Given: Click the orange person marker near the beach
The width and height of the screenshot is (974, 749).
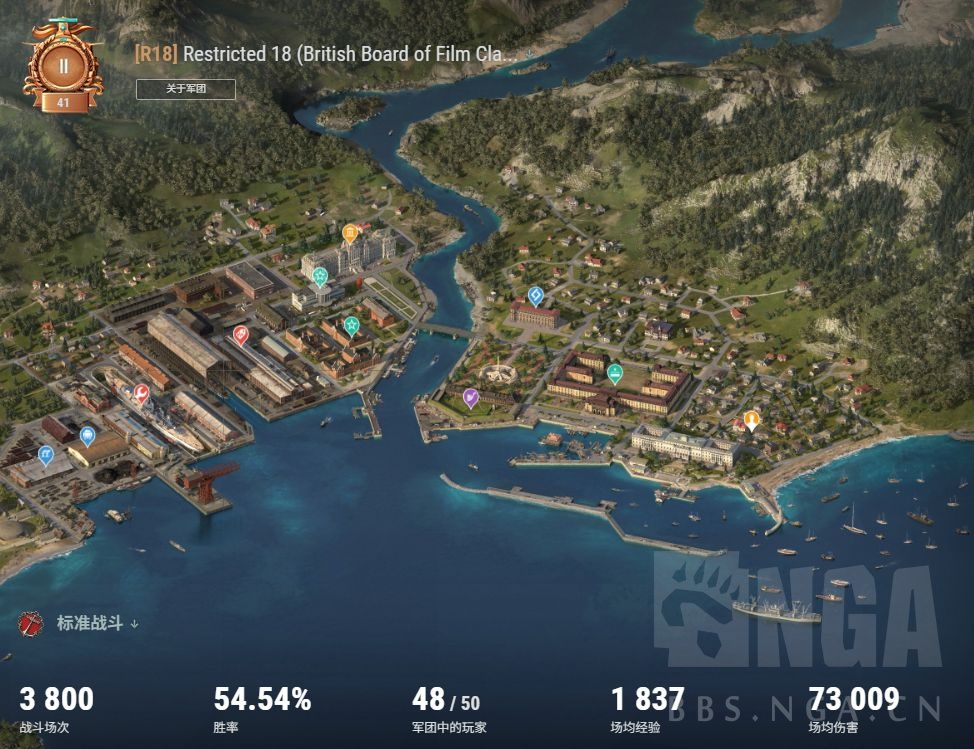Looking at the screenshot, I should [x=752, y=419].
